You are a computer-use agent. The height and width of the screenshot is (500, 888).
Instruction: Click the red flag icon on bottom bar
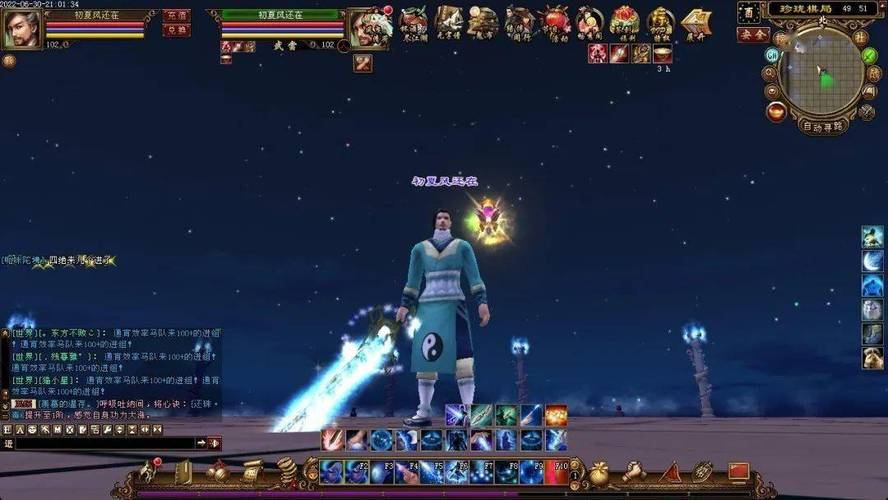coord(738,471)
